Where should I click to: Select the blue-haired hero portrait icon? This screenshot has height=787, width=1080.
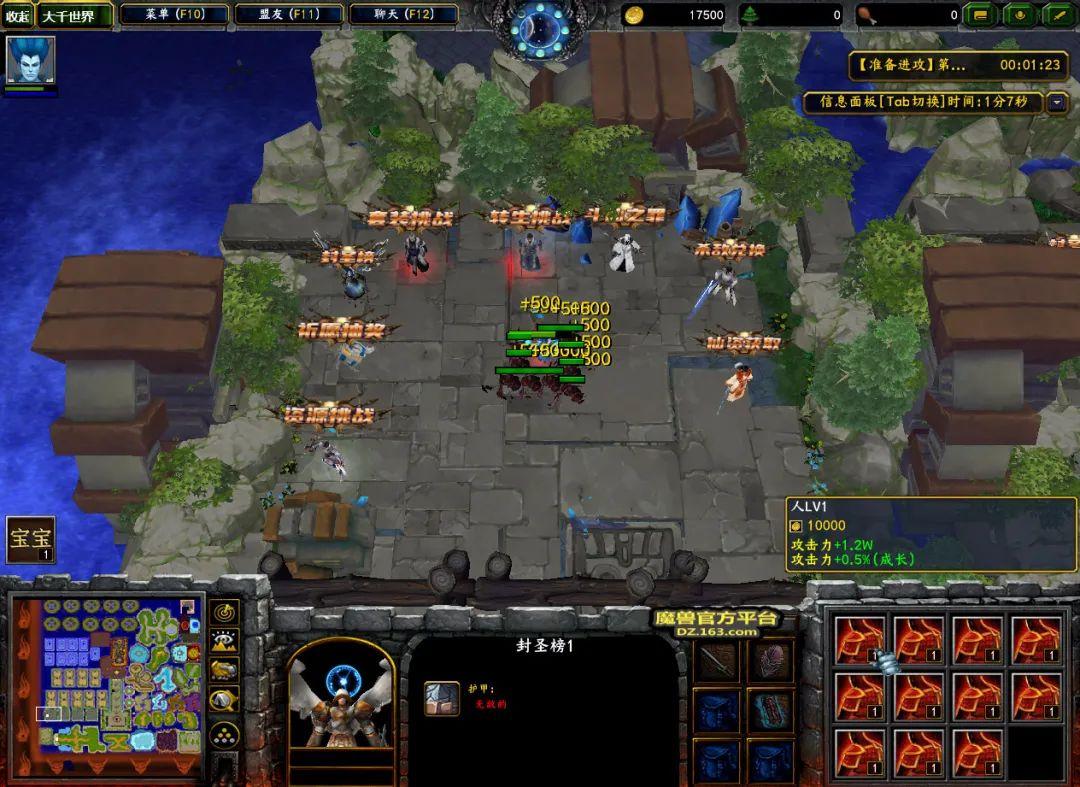(x=31, y=60)
